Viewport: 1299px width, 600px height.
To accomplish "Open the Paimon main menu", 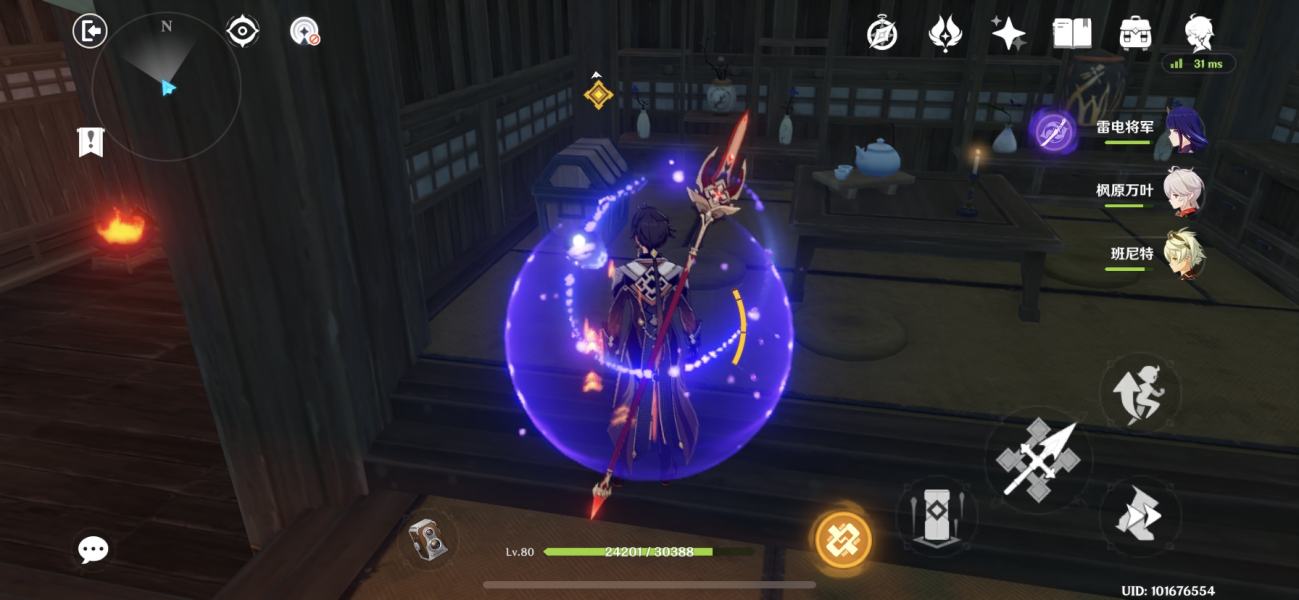I will [x=1199, y=32].
